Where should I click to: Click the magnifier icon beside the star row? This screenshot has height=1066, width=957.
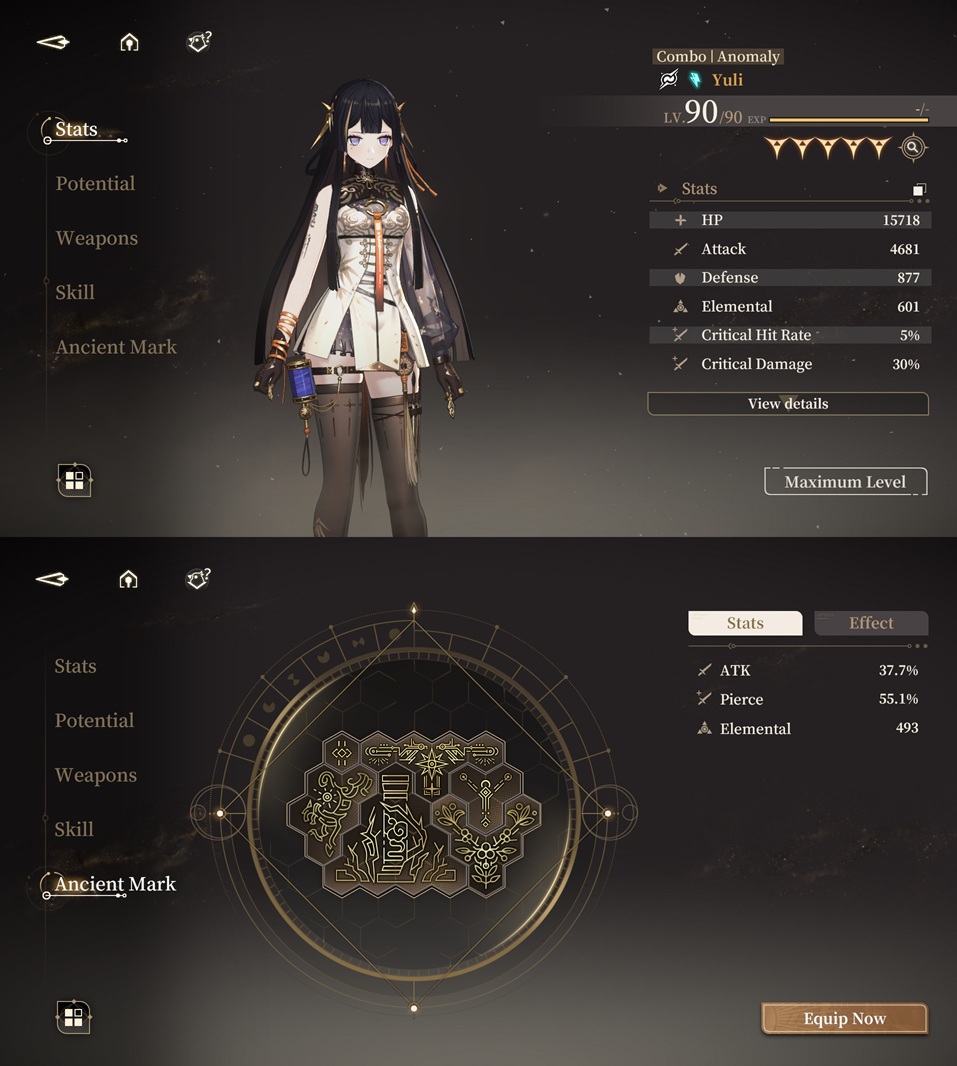912,148
